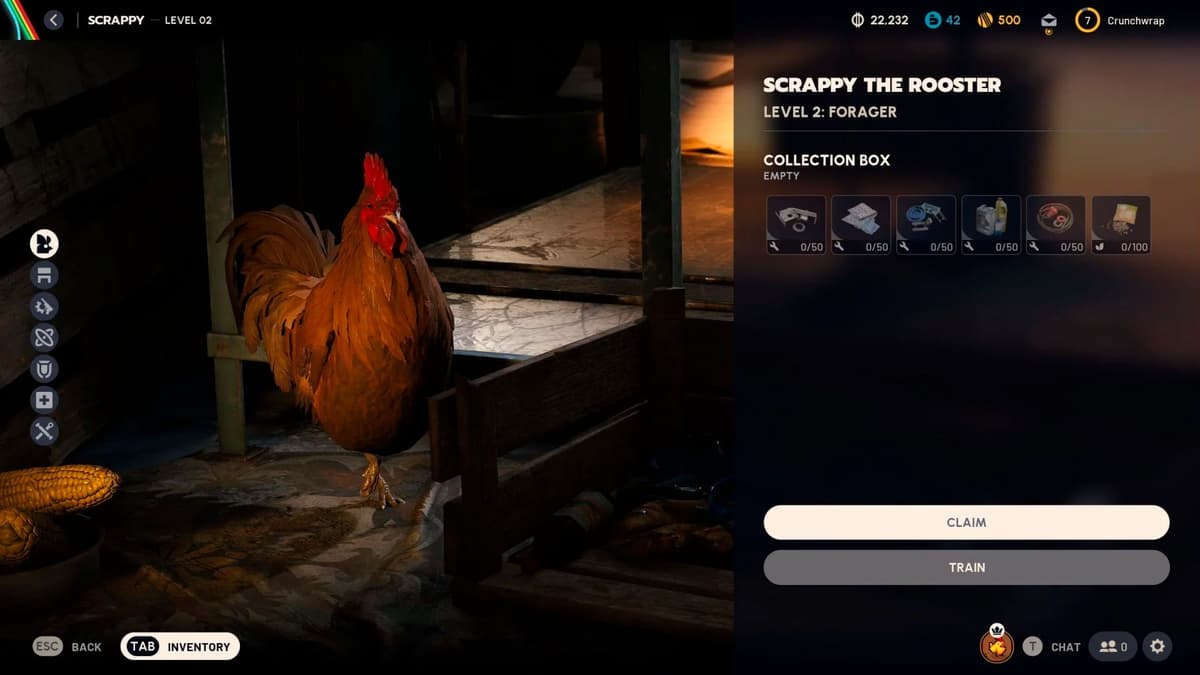Open the settings gear

click(1157, 646)
